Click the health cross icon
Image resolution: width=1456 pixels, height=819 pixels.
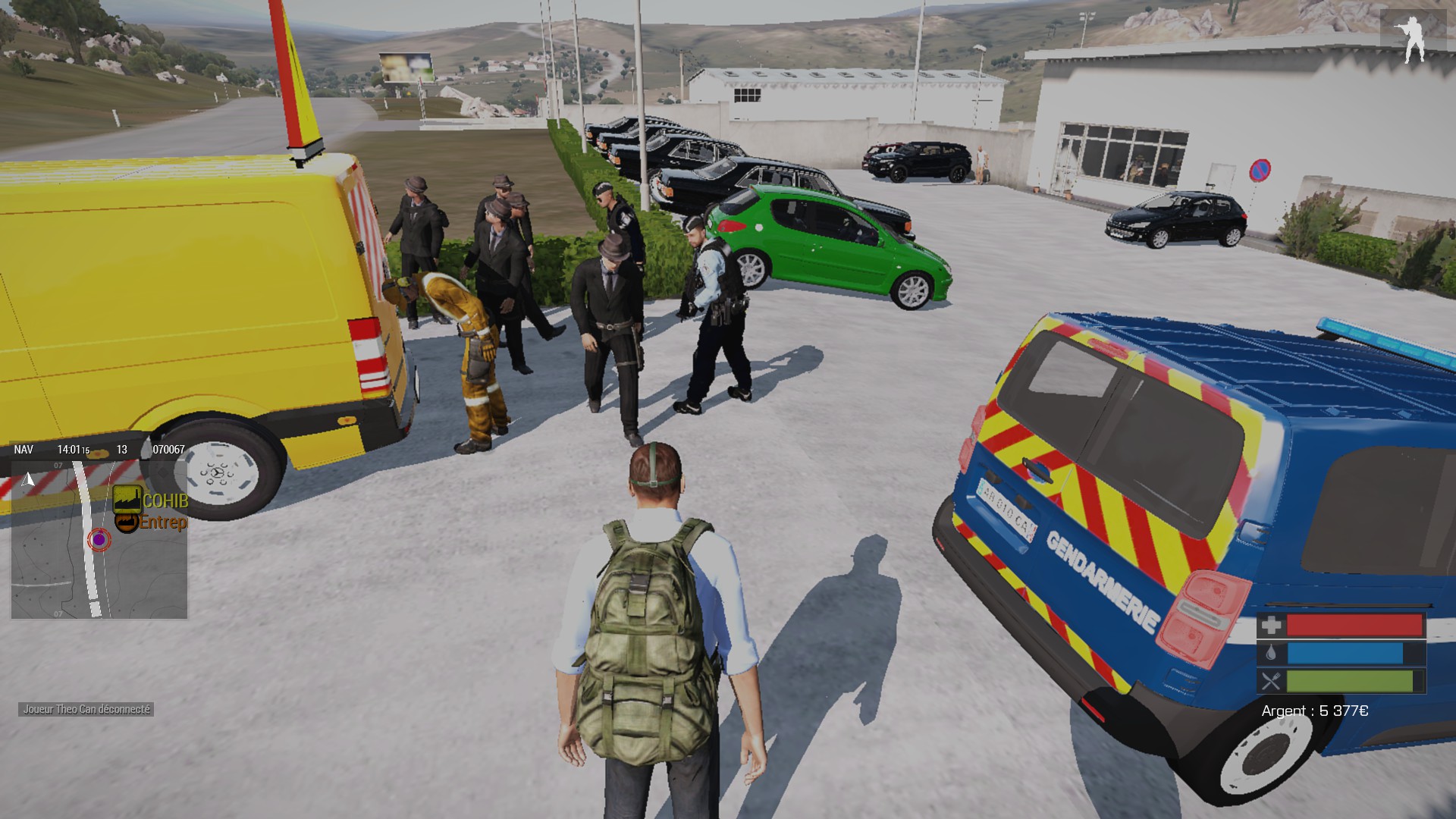click(x=1271, y=625)
